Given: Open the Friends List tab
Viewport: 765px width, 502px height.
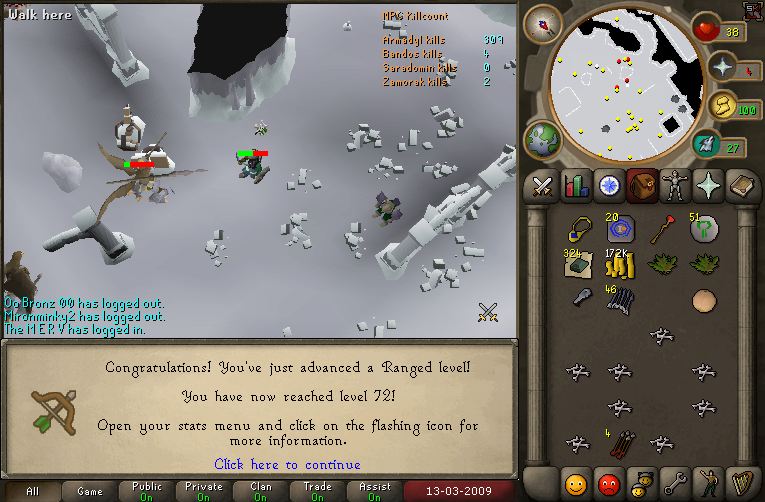Looking at the screenshot, I should pos(575,483).
